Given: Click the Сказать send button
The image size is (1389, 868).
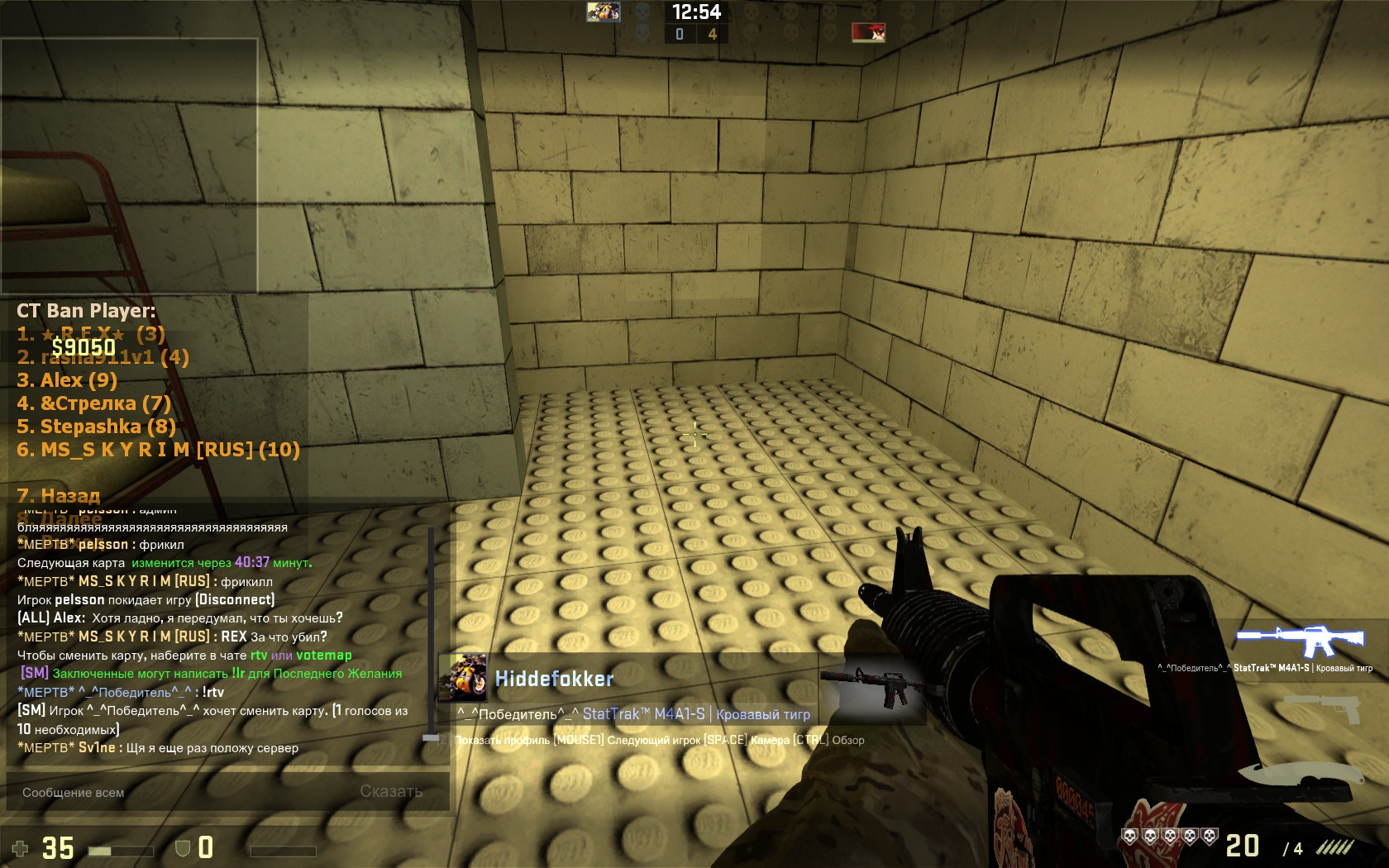Looking at the screenshot, I should coord(391,791).
